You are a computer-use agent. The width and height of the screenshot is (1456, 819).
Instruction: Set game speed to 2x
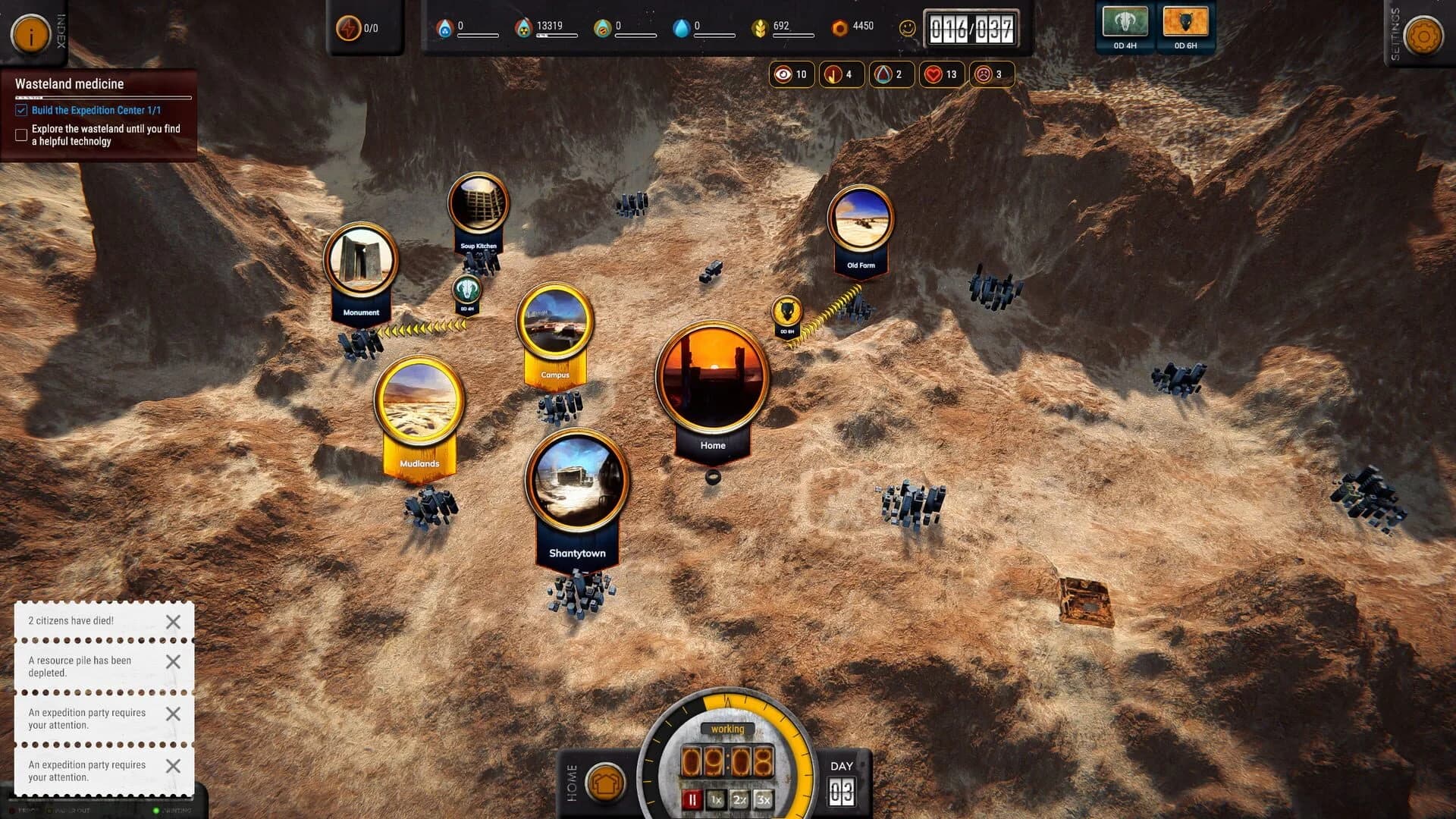[x=739, y=799]
